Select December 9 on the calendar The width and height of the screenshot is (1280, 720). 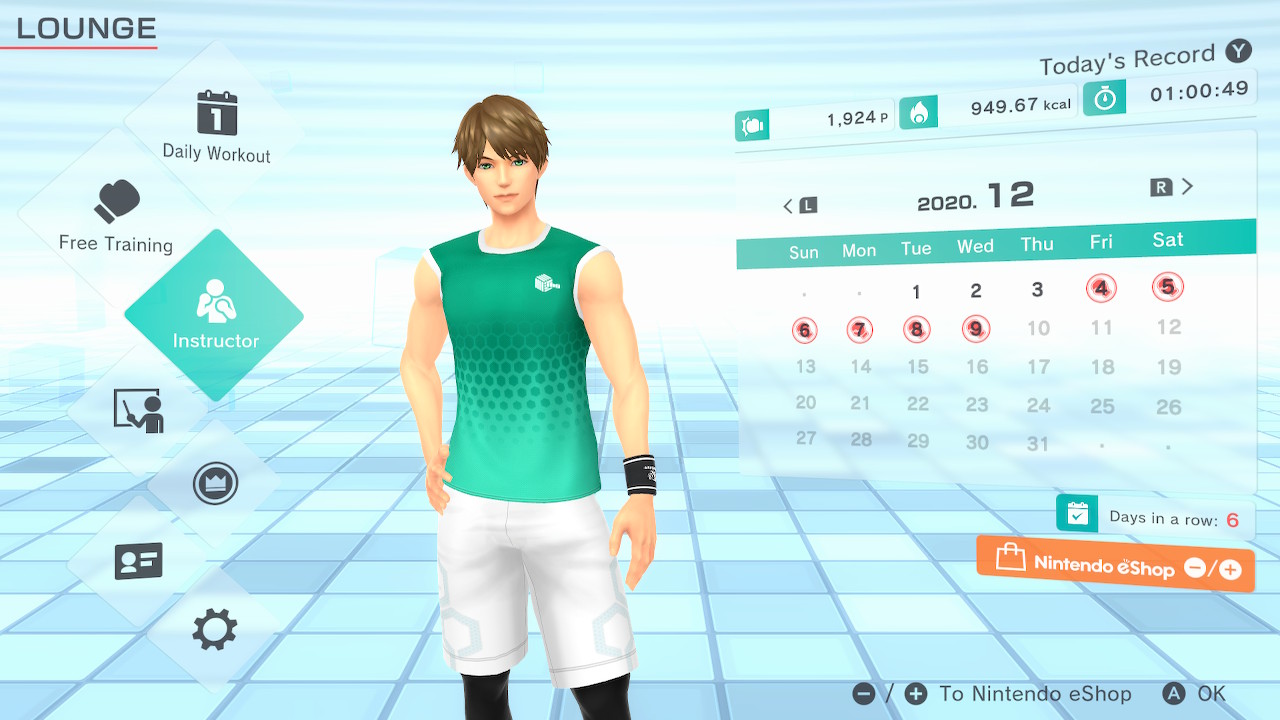pyautogui.click(x=976, y=328)
